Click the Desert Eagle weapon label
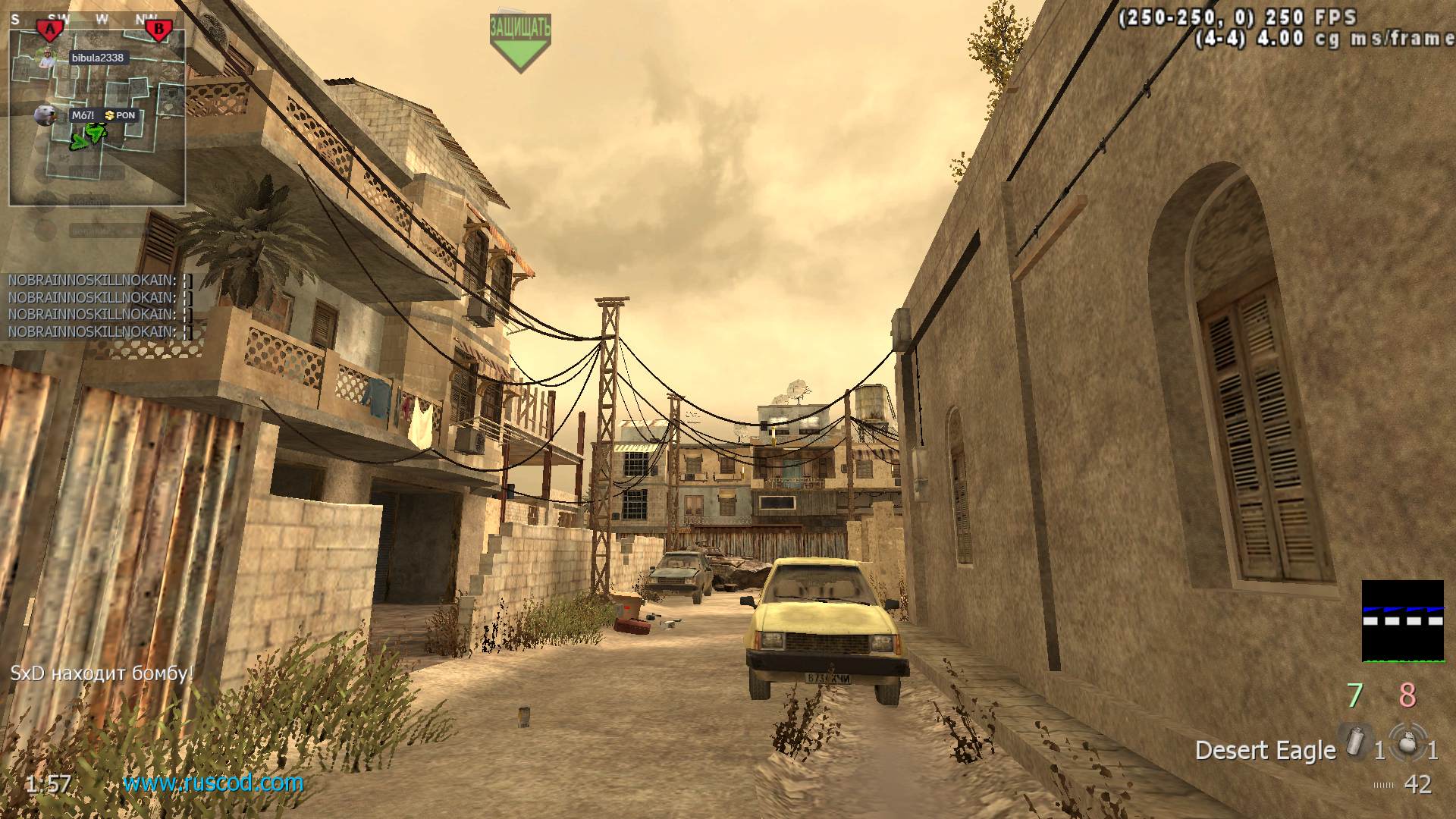Screen dimensions: 1456x819 [1265, 750]
